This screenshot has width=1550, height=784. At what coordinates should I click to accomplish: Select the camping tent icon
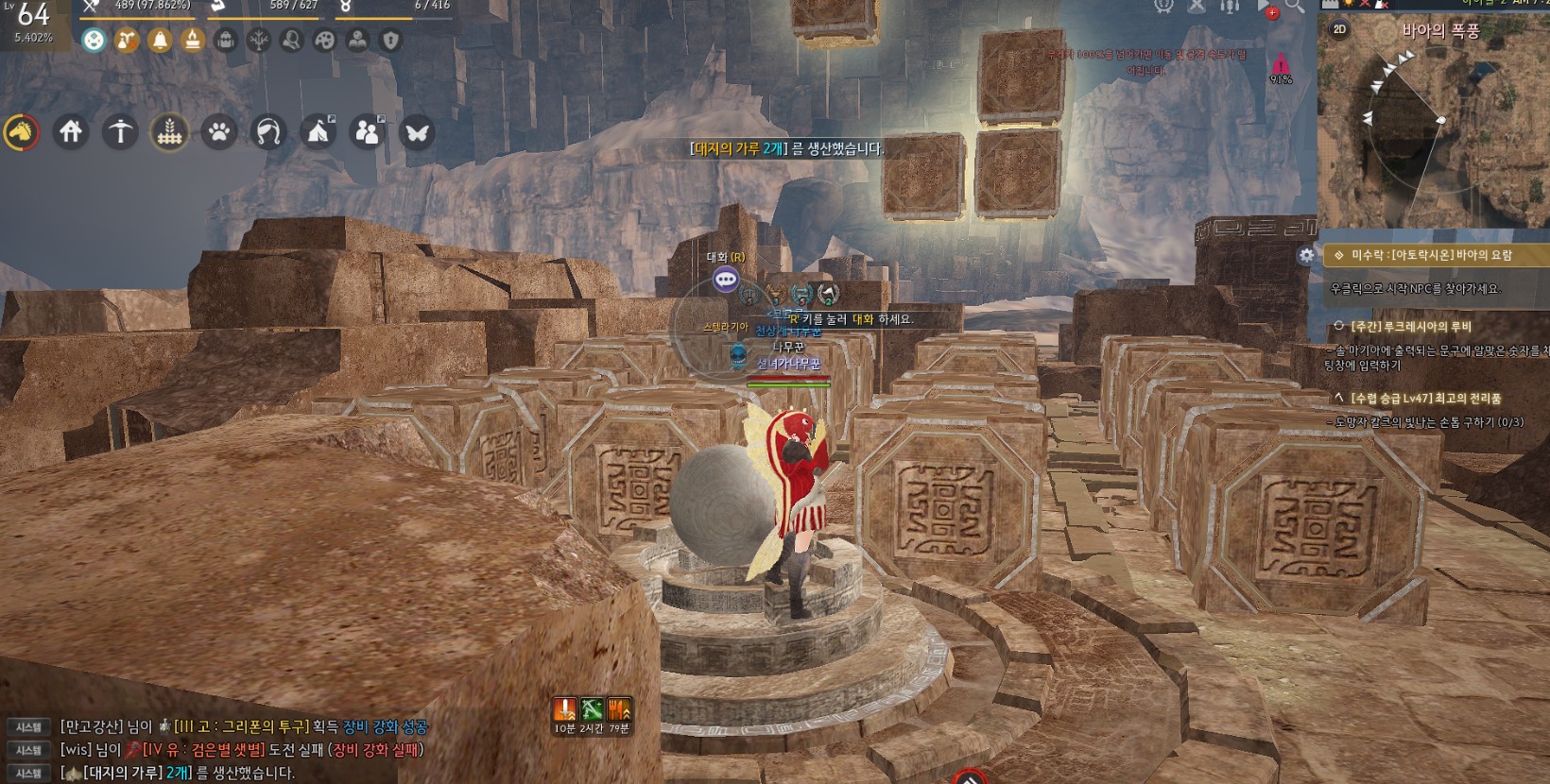318,132
